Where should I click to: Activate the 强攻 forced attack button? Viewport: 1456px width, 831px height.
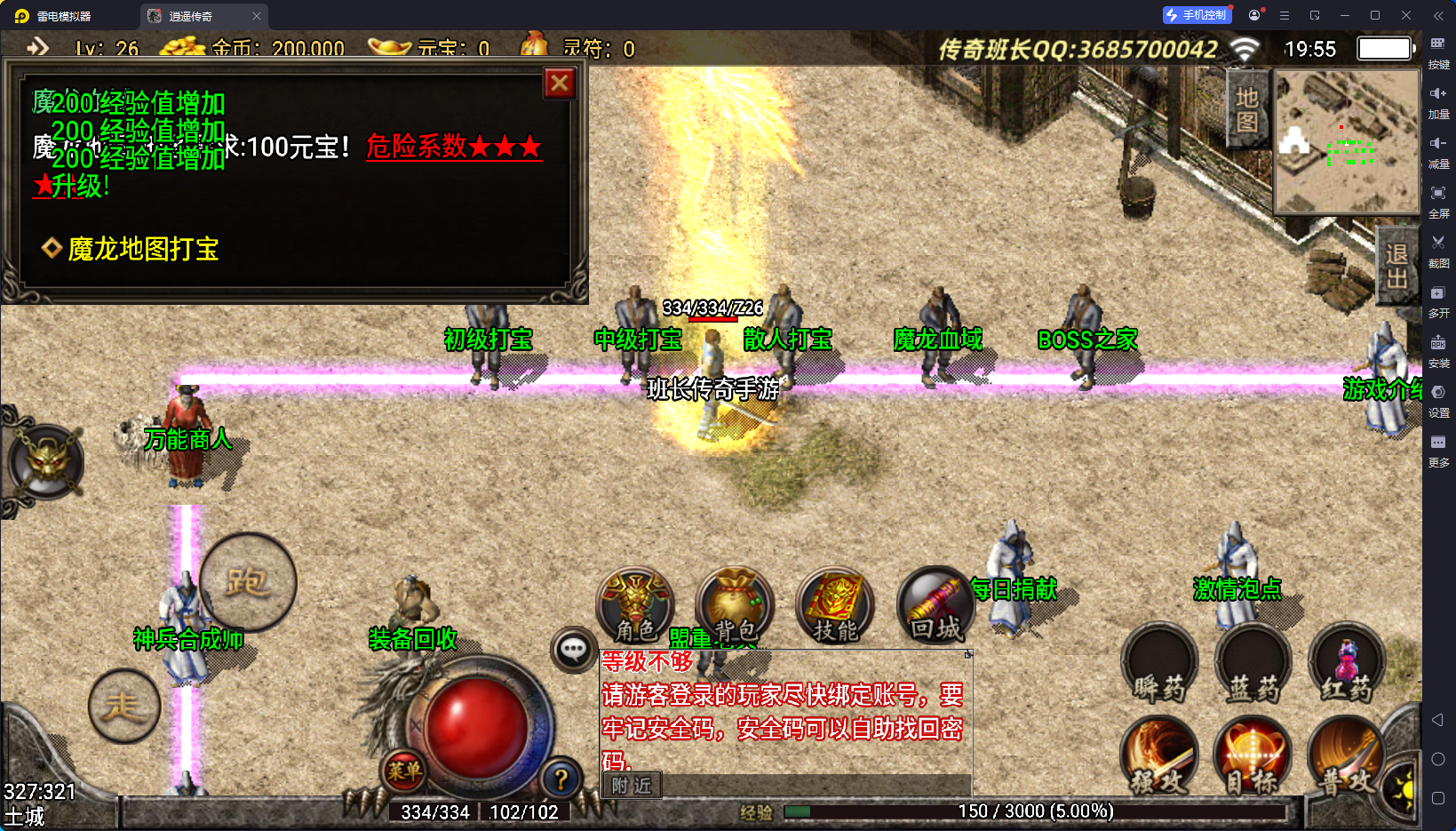pos(1159,757)
